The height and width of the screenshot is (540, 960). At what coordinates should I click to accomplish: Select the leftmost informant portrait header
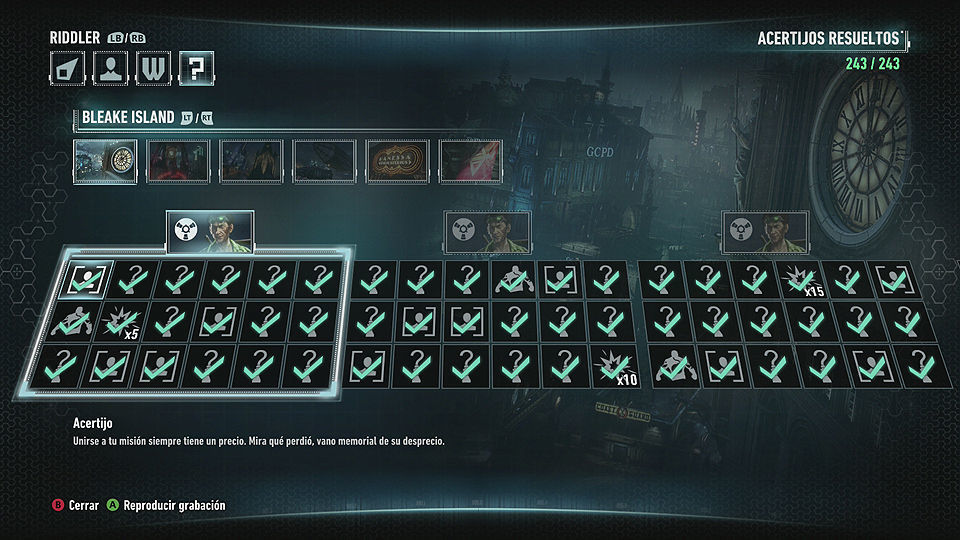(210, 232)
